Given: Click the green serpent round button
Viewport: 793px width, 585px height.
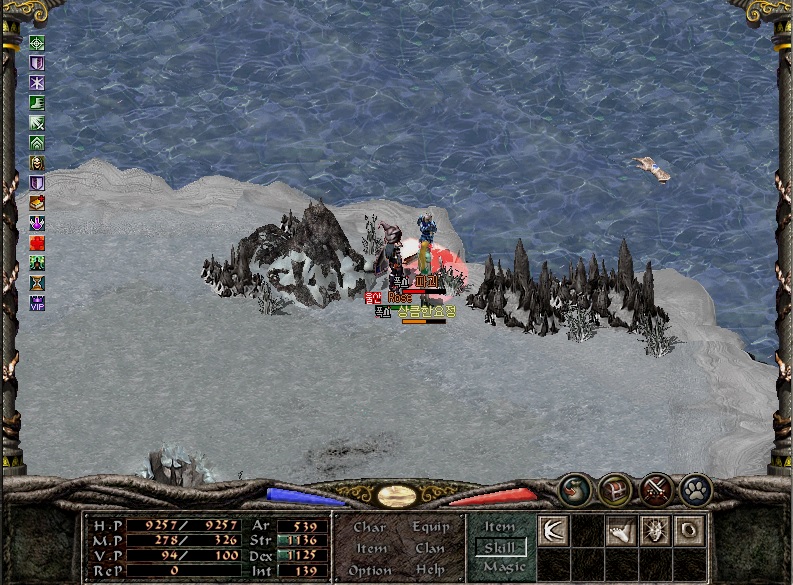Looking at the screenshot, I should (x=574, y=489).
